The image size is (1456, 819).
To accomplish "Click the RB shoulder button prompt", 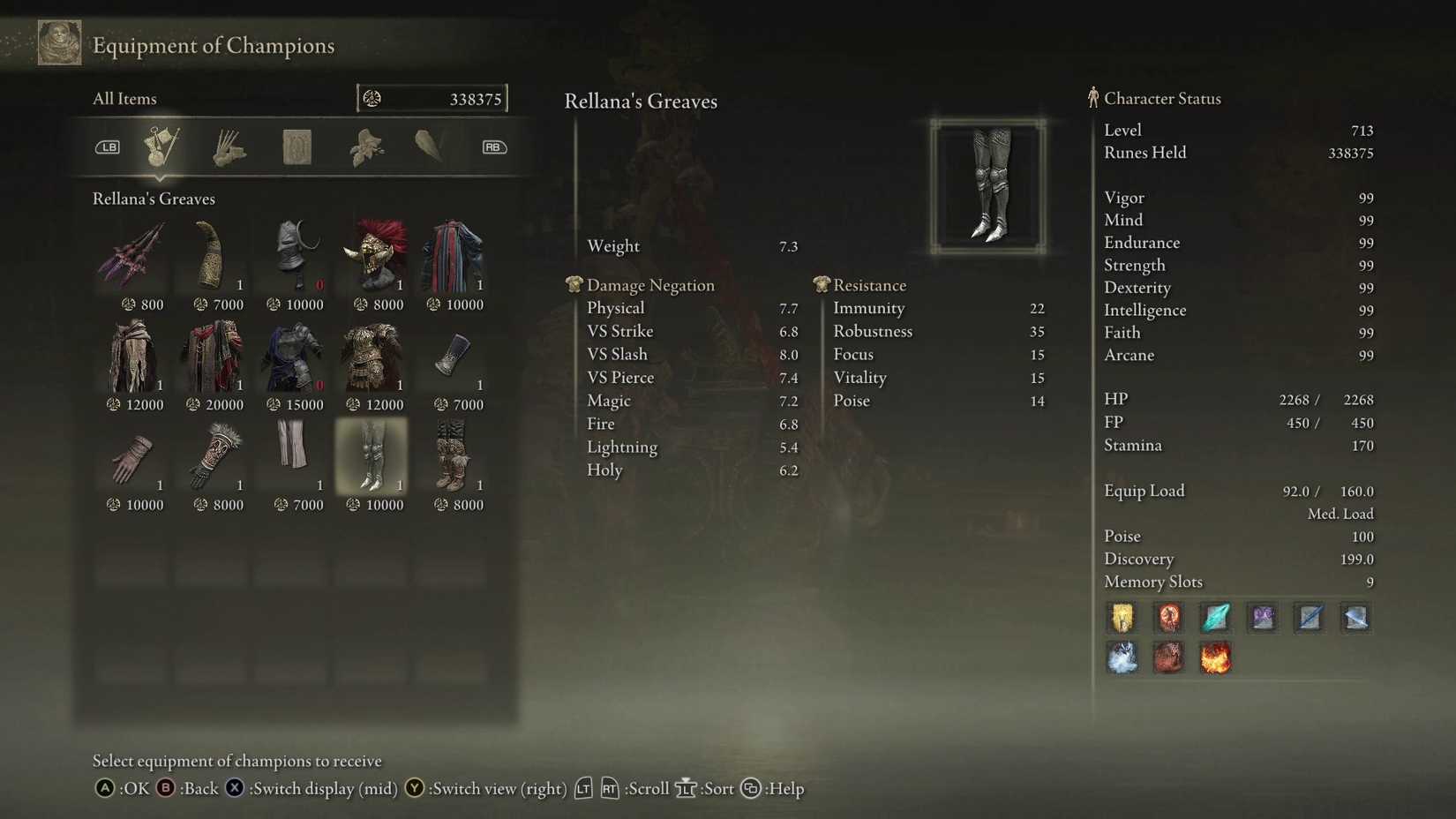I will 493,147.
